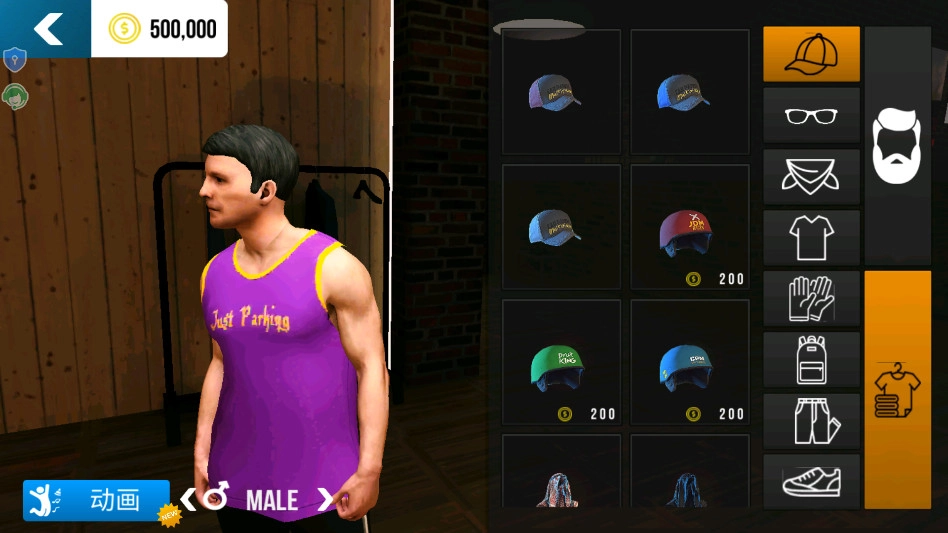
Task: Select the pants category
Action: click(811, 420)
